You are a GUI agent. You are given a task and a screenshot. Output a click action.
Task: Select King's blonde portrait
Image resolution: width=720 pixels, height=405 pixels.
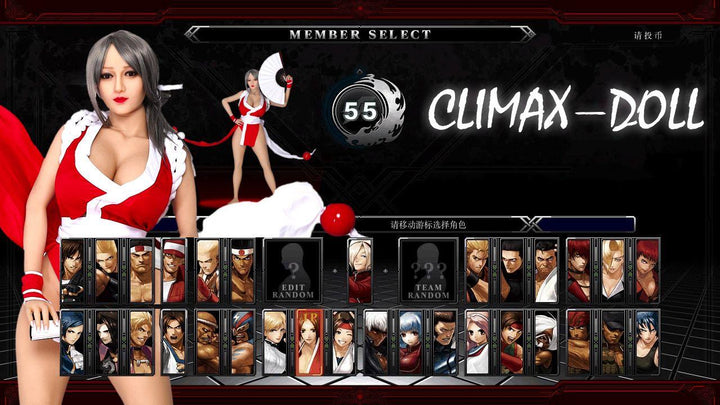click(x=276, y=342)
